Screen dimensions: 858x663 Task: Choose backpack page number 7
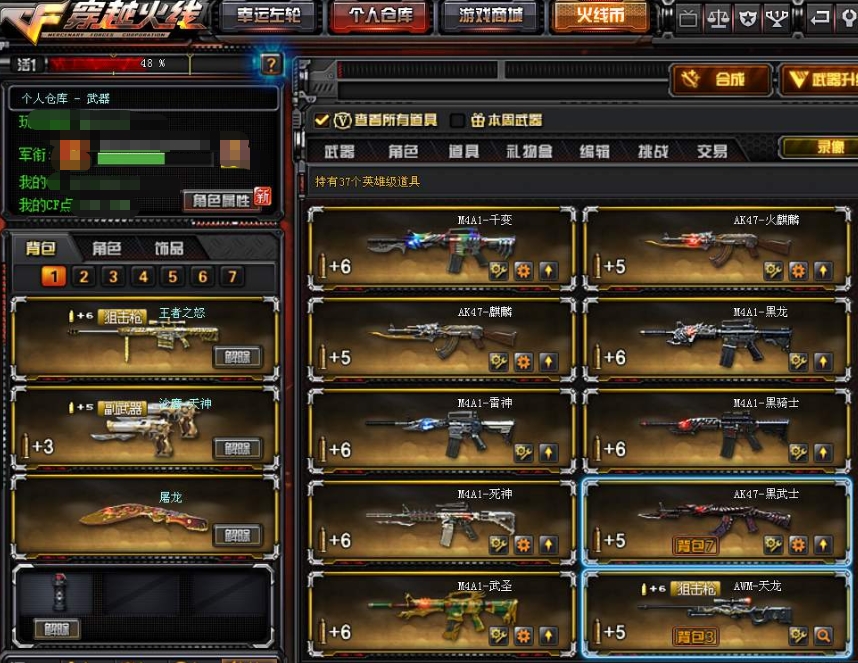point(232,277)
